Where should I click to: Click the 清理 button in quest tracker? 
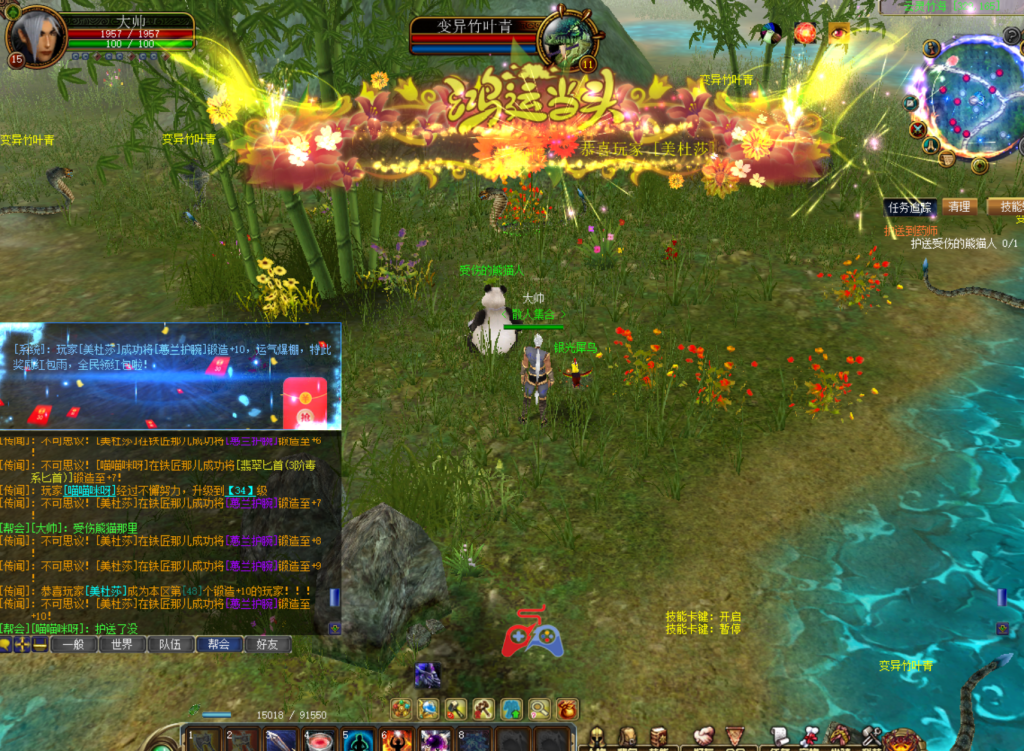[x=959, y=207]
